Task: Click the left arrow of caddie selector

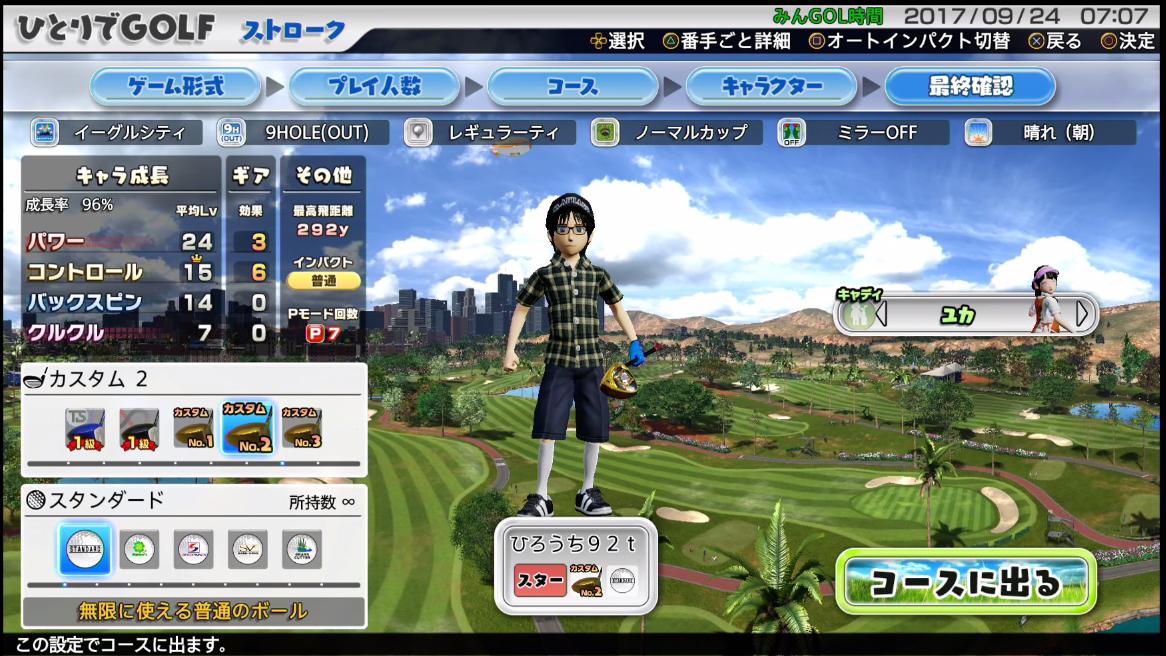Action: pos(881,314)
